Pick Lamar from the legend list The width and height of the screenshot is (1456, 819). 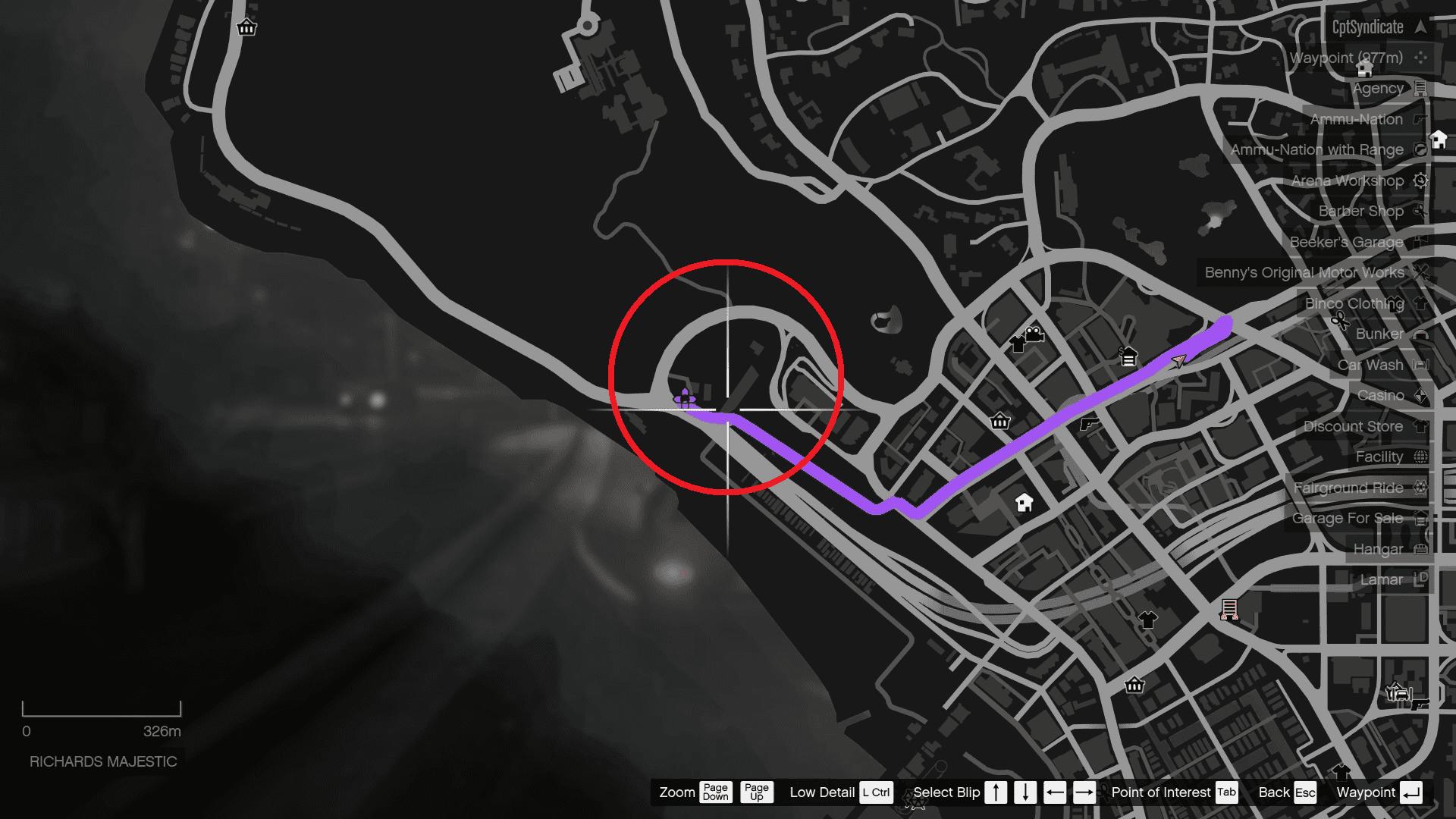1381,579
